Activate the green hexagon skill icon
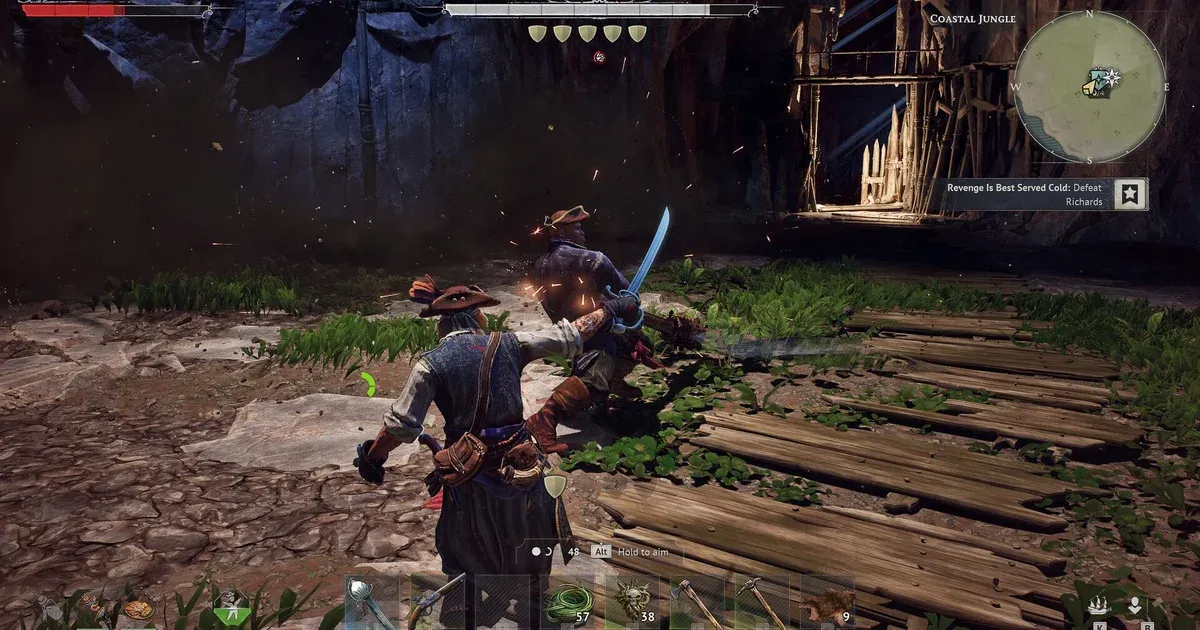1200x630 pixels. click(x=230, y=605)
